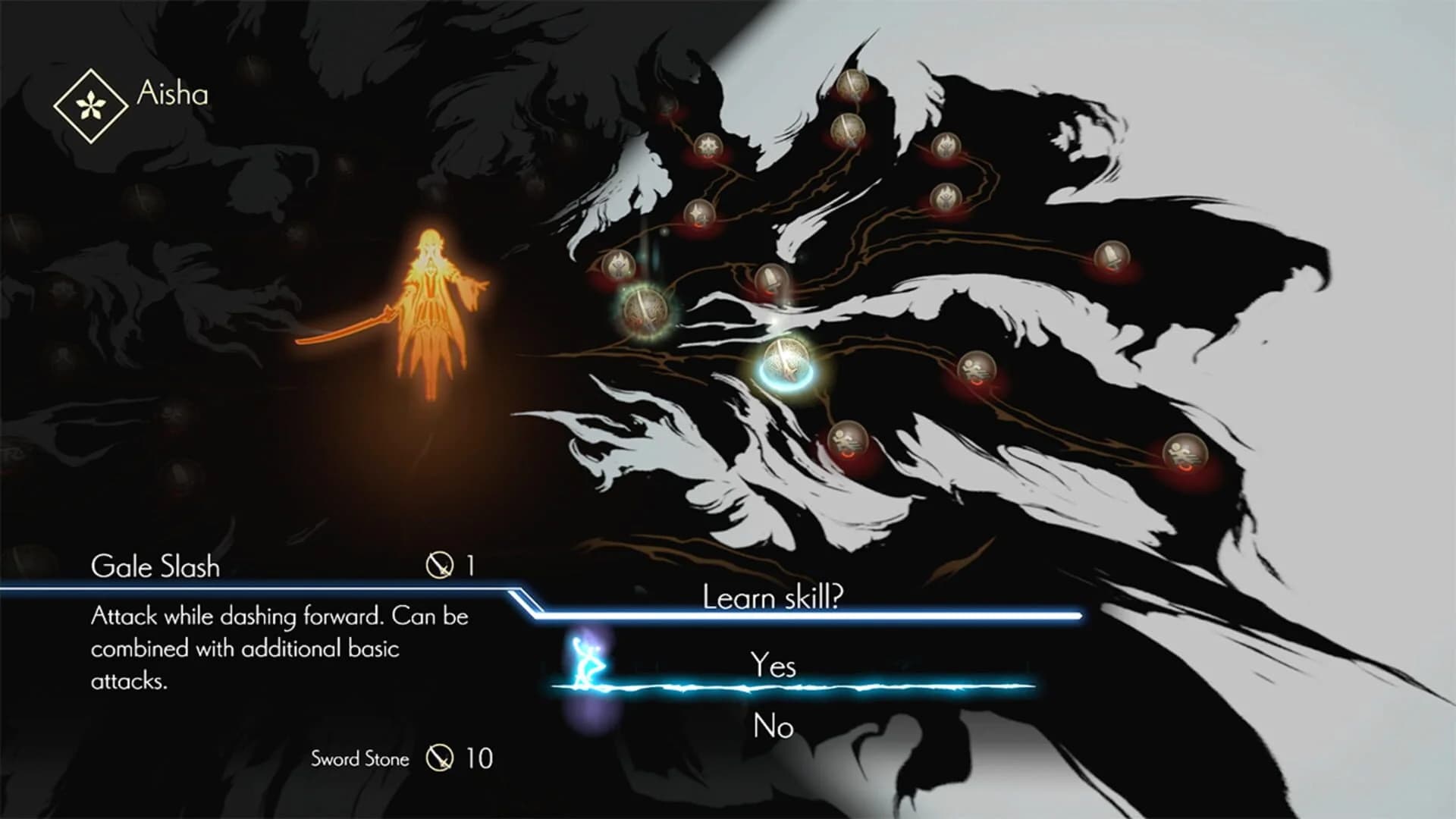Select the running-figure orb at the right edge

click(1185, 452)
